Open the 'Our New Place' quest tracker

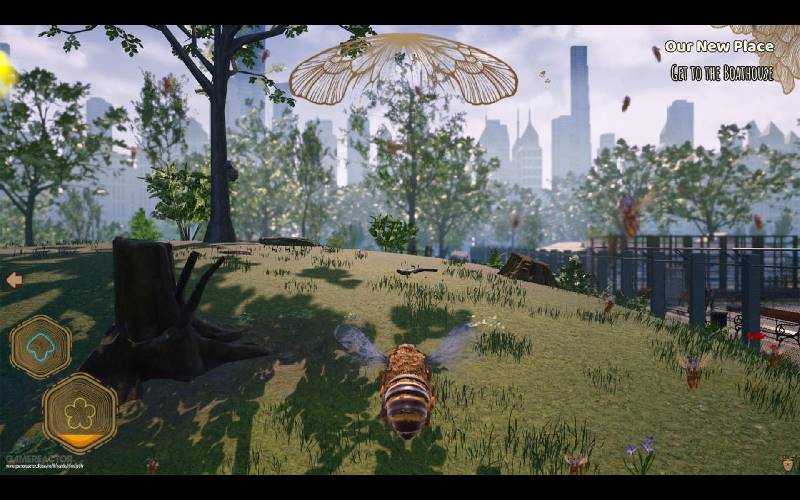click(x=719, y=46)
